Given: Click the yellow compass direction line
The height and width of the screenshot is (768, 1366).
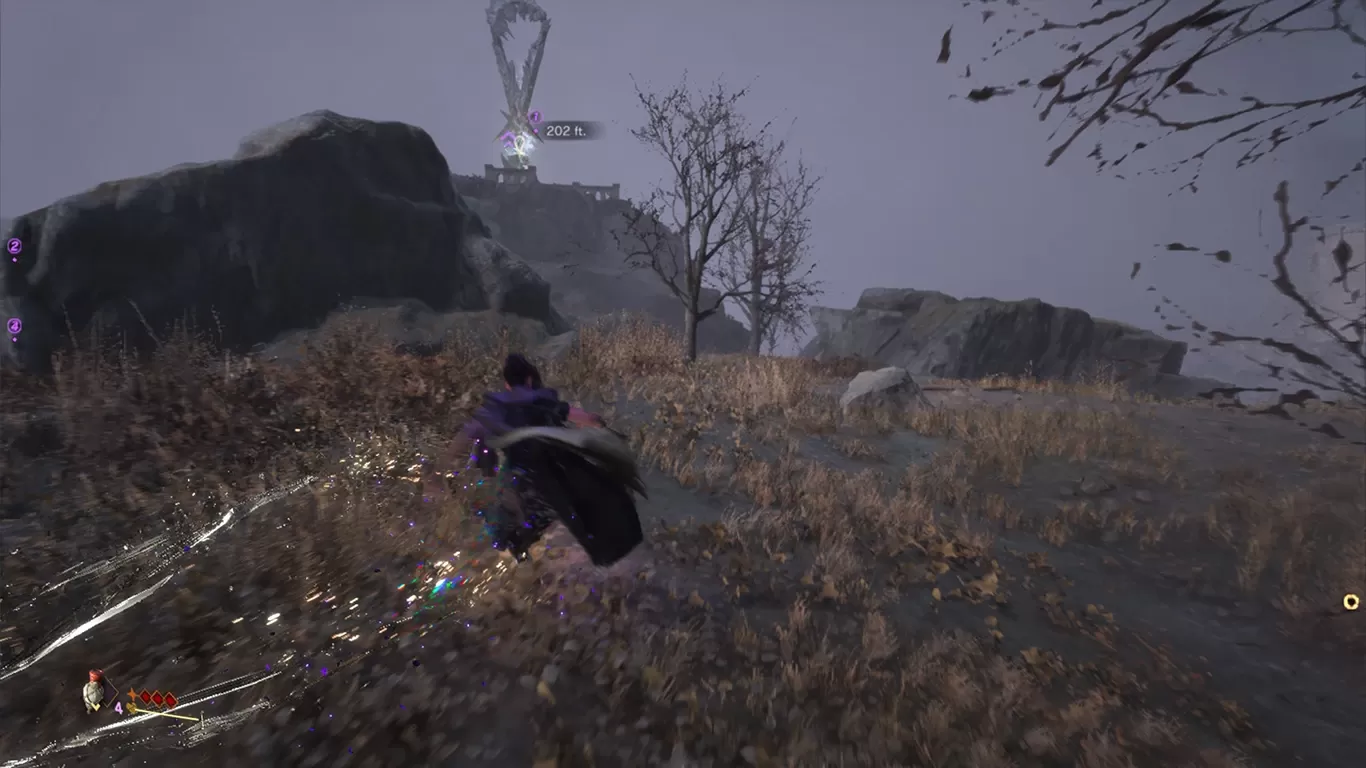Looking at the screenshot, I should click(165, 715).
